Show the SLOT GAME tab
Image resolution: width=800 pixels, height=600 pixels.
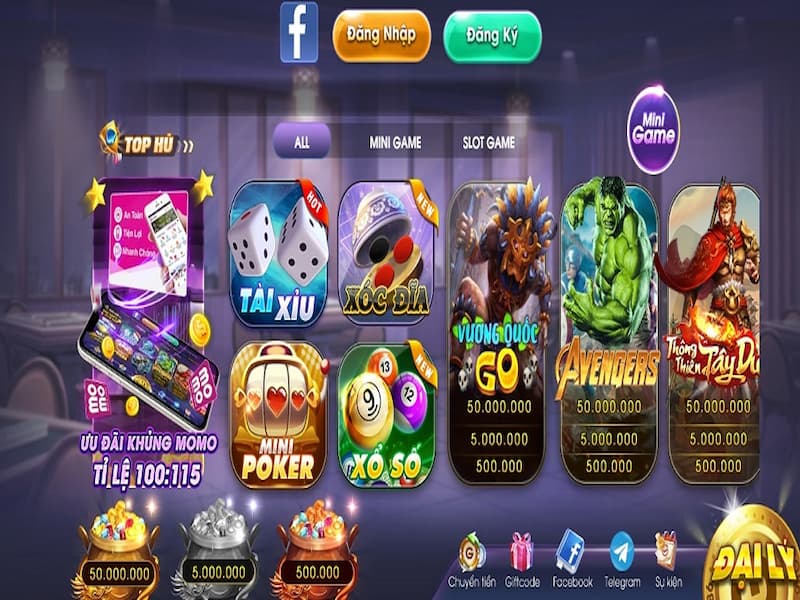point(489,143)
